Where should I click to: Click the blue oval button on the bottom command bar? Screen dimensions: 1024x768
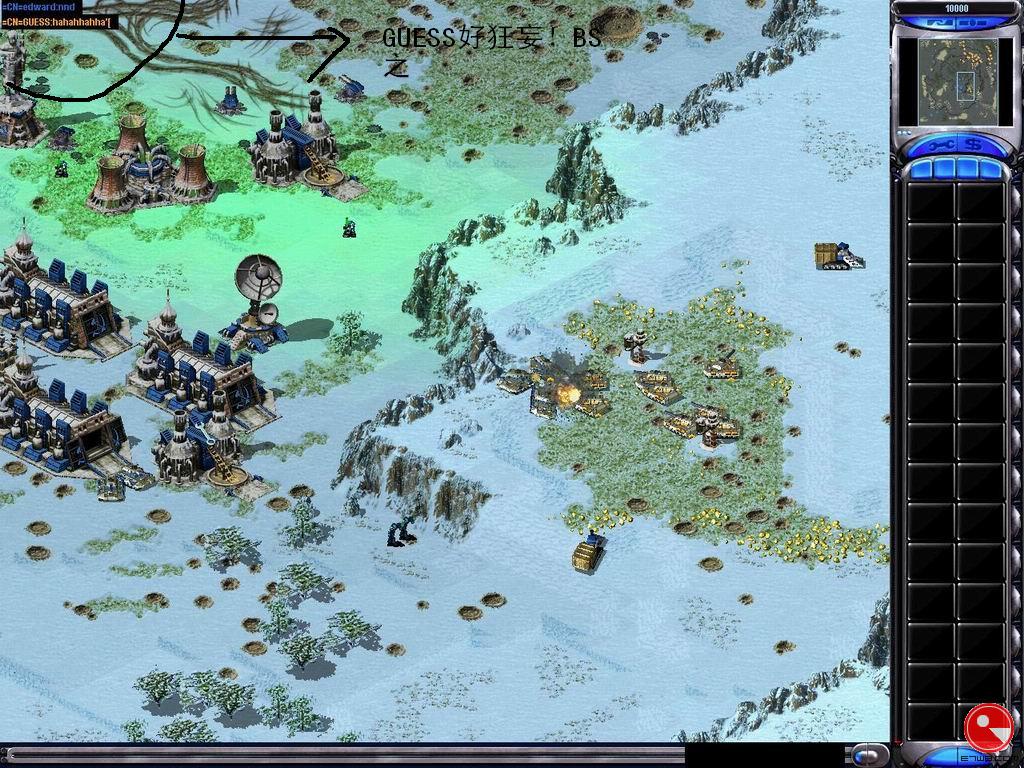point(869,755)
